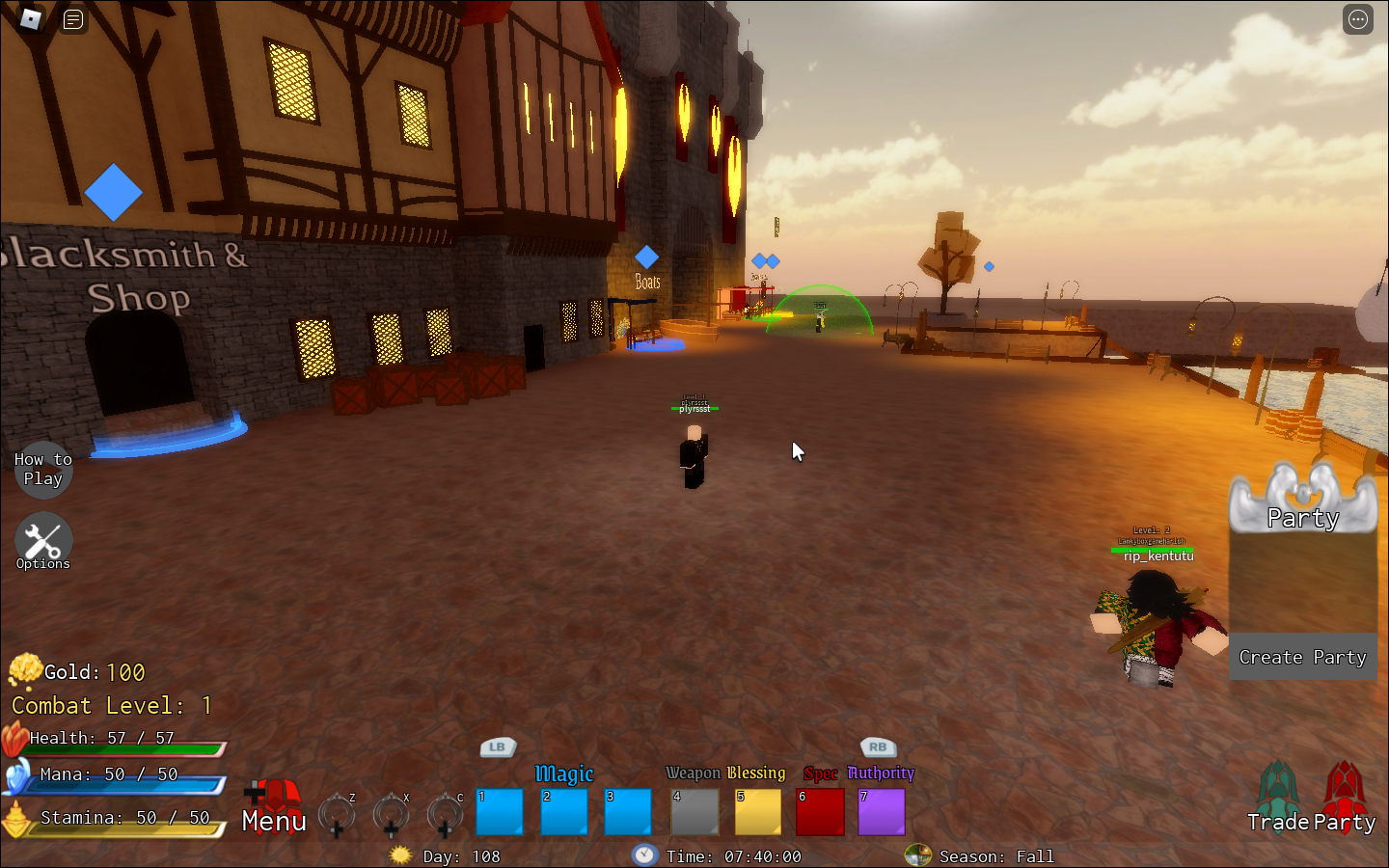Click the Z ability ring slot
Viewport: 1389px width, 868px height.
(x=337, y=814)
